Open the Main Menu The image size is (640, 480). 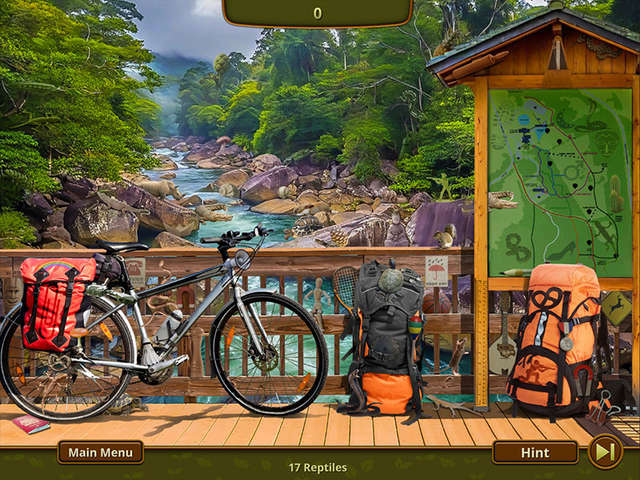point(100,452)
